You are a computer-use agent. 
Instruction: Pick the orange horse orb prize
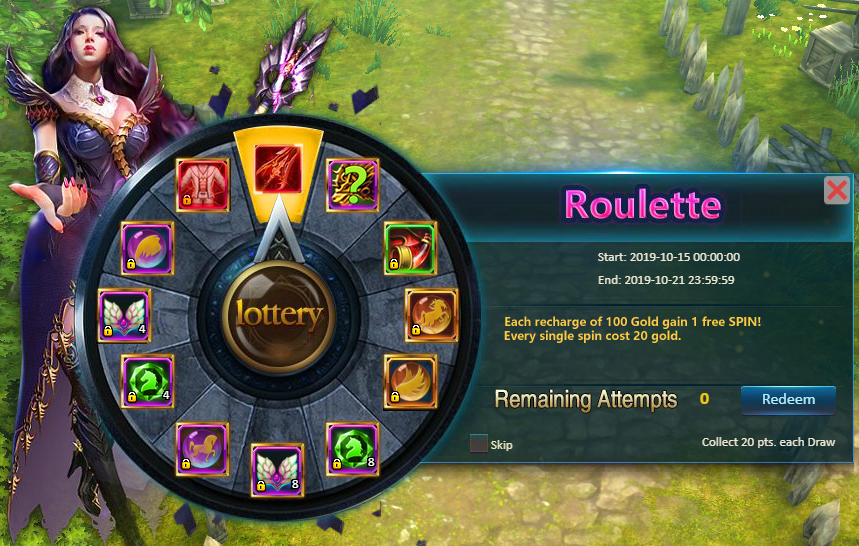[x=431, y=315]
